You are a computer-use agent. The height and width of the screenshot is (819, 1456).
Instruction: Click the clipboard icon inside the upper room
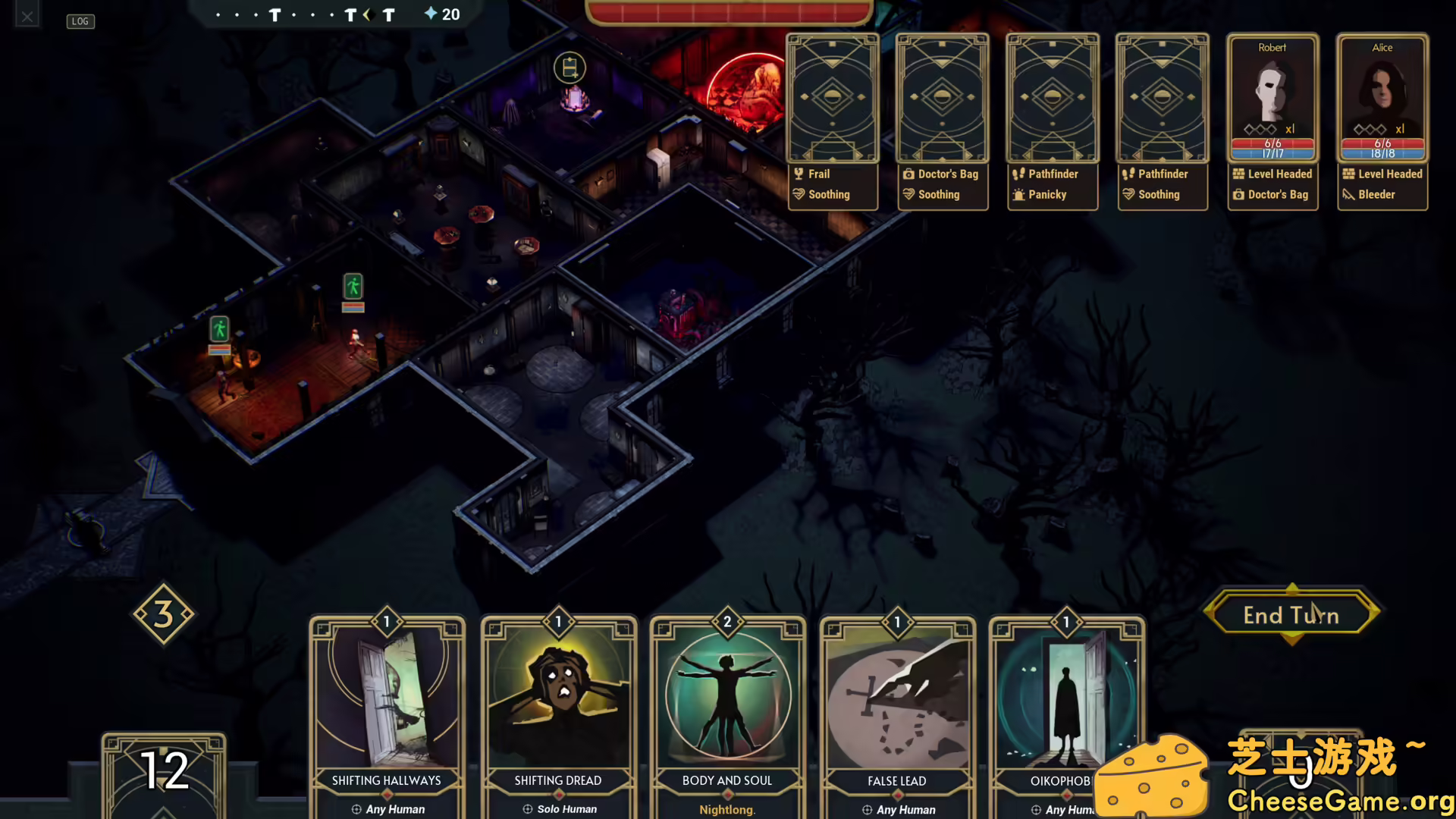coord(571,67)
